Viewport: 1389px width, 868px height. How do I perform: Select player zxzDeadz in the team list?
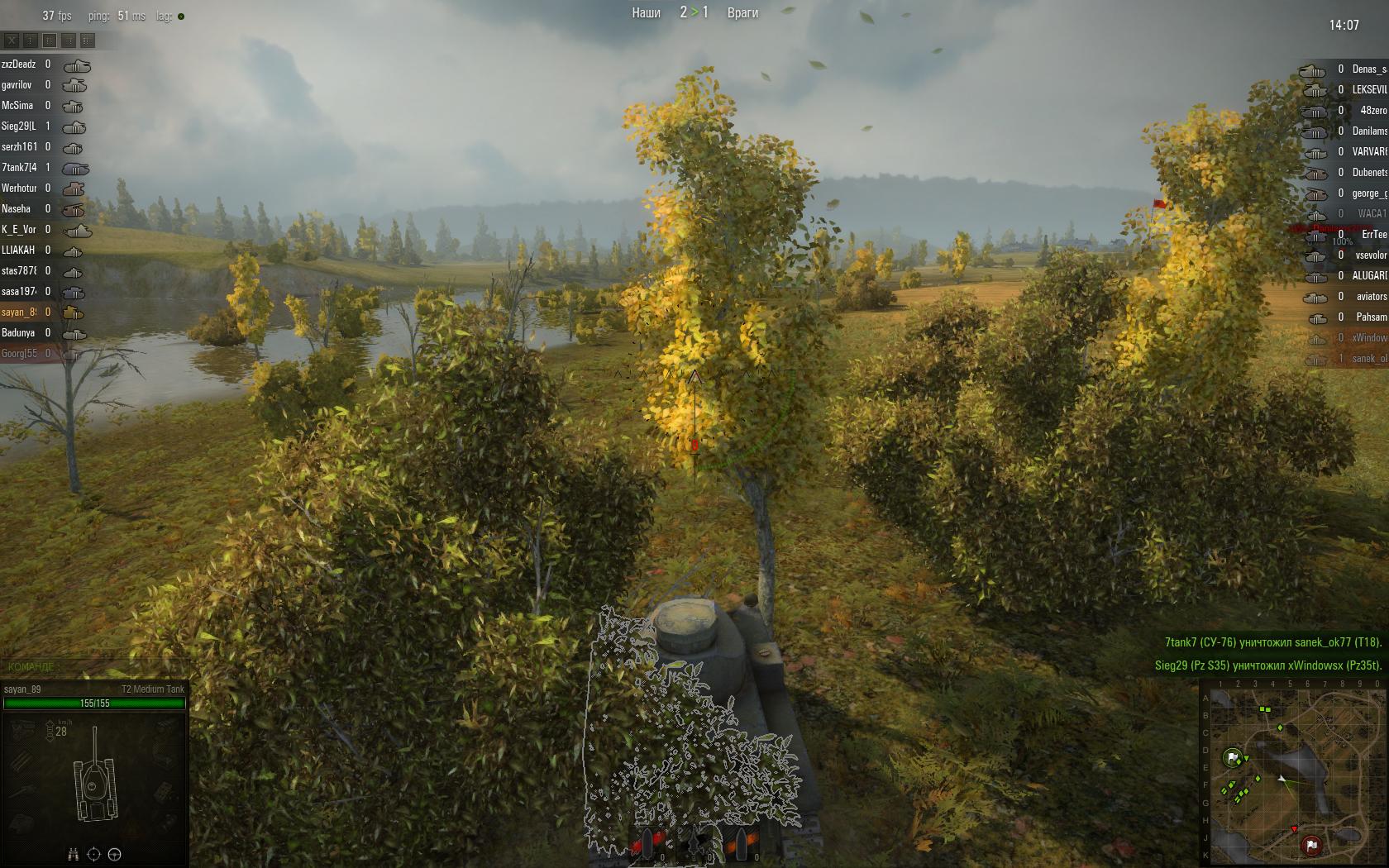19,64
